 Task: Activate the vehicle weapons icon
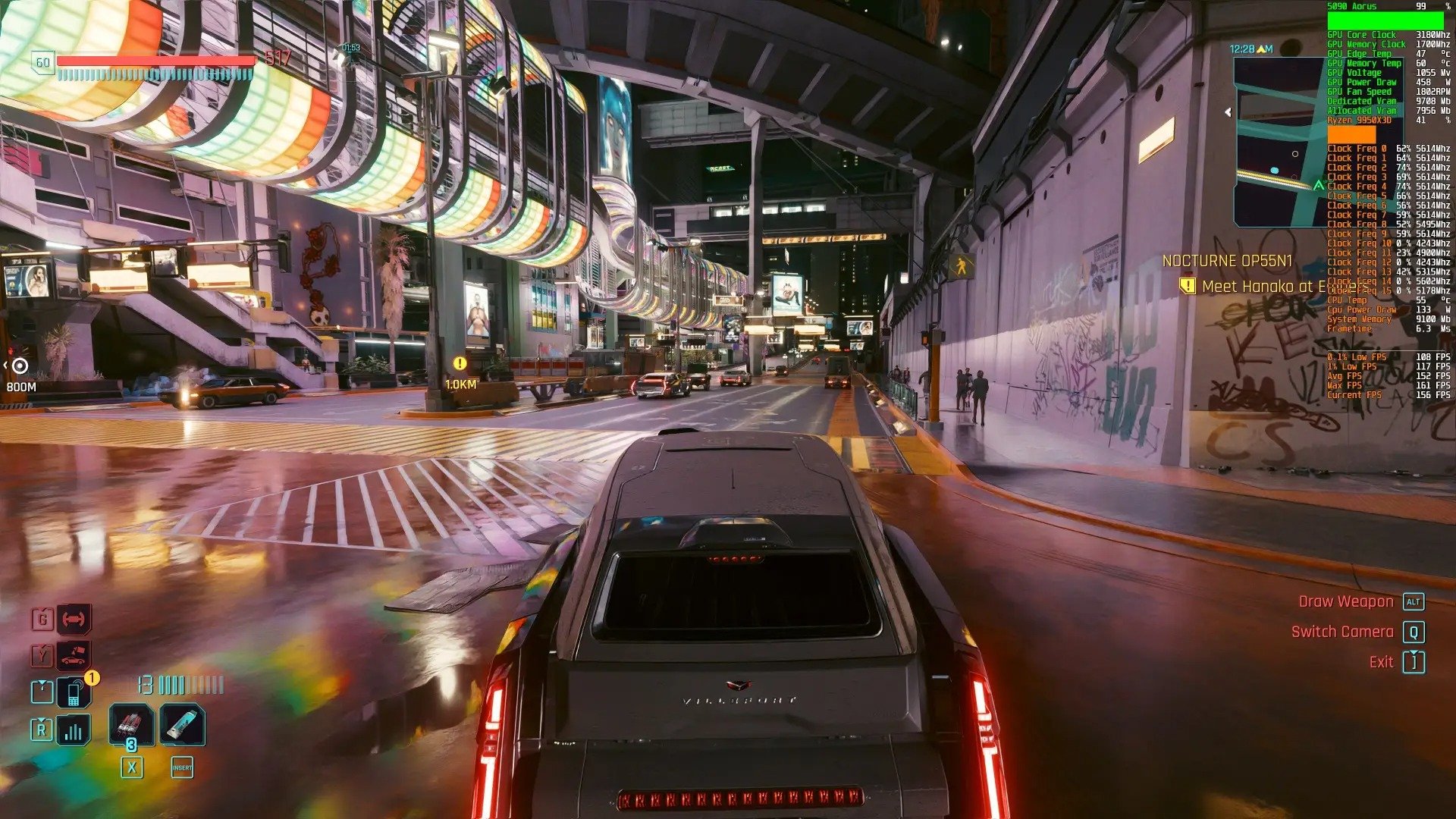[x=74, y=620]
